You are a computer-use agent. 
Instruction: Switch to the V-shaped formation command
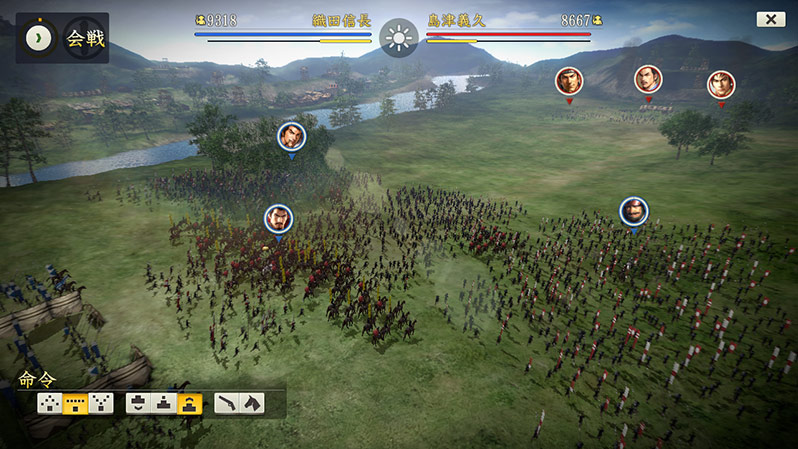pyautogui.click(x=101, y=403)
